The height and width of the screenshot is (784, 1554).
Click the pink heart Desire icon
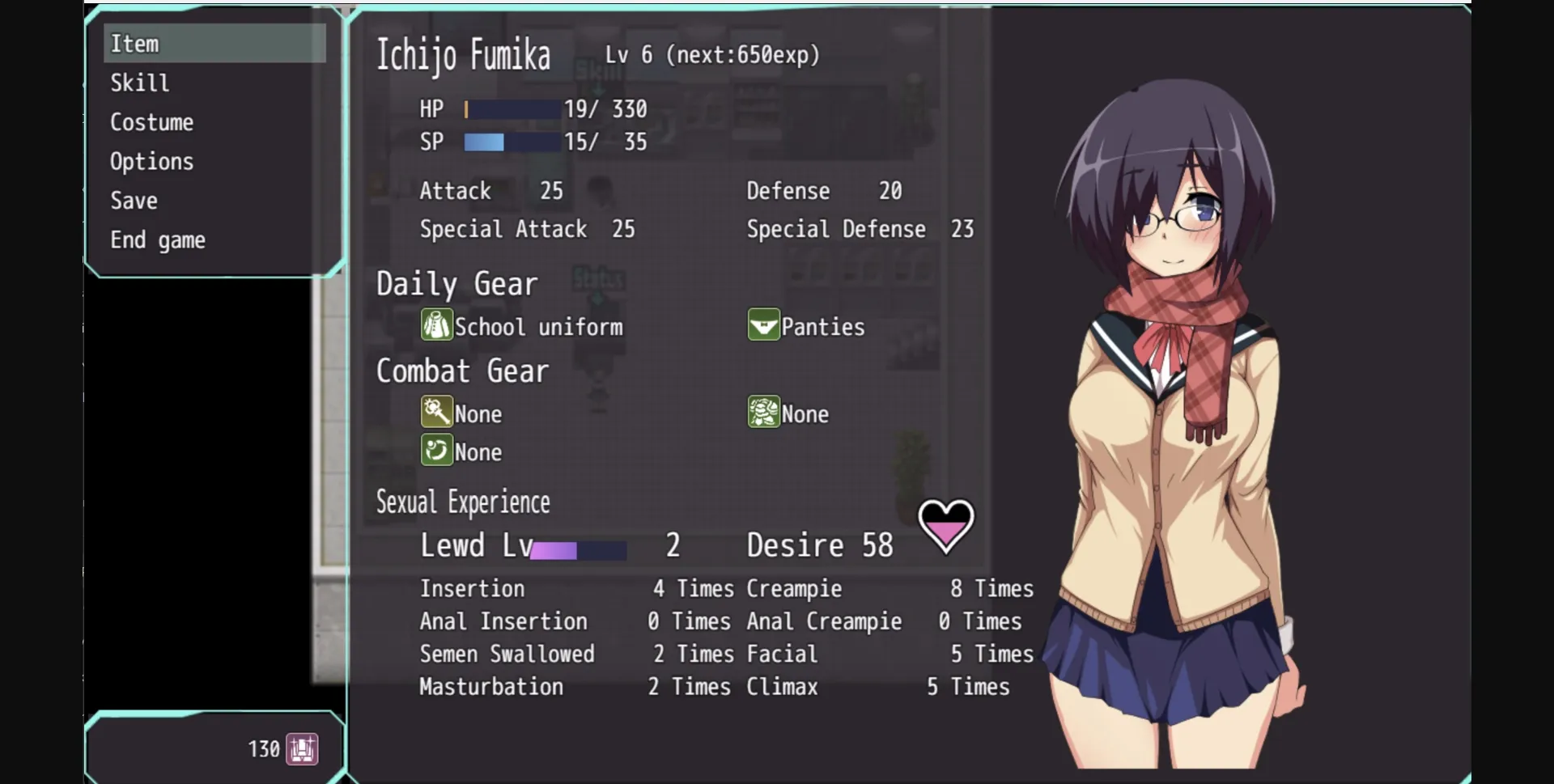[x=945, y=526]
